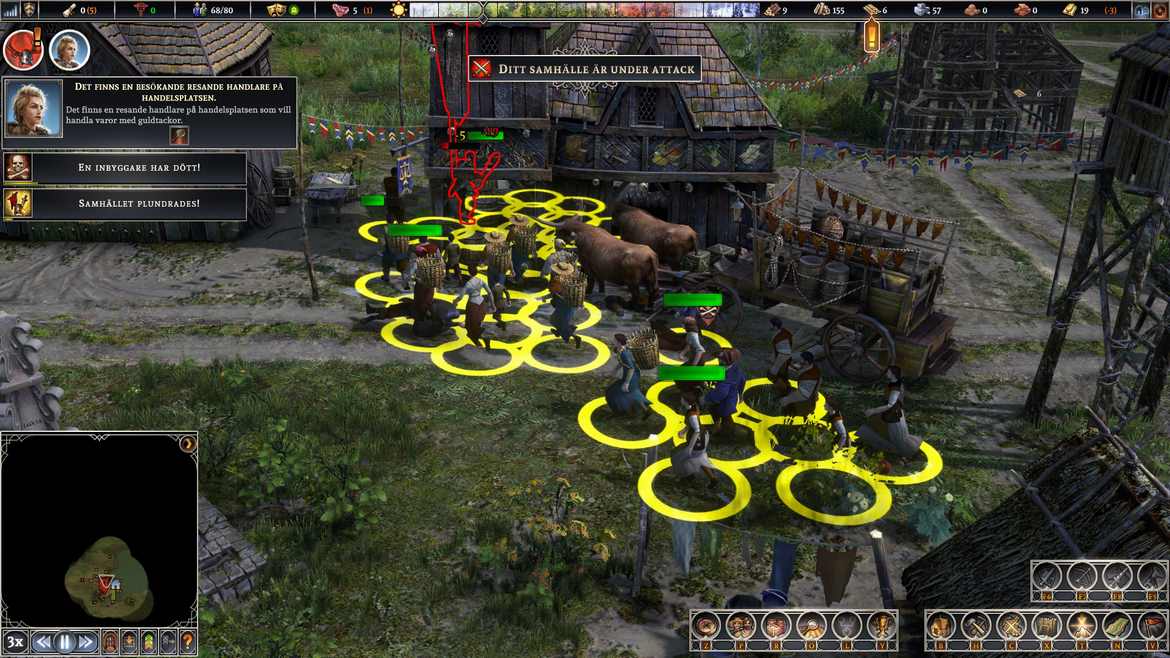Click the red attack alert portrait icon
The height and width of the screenshot is (658, 1170).
tap(22, 50)
